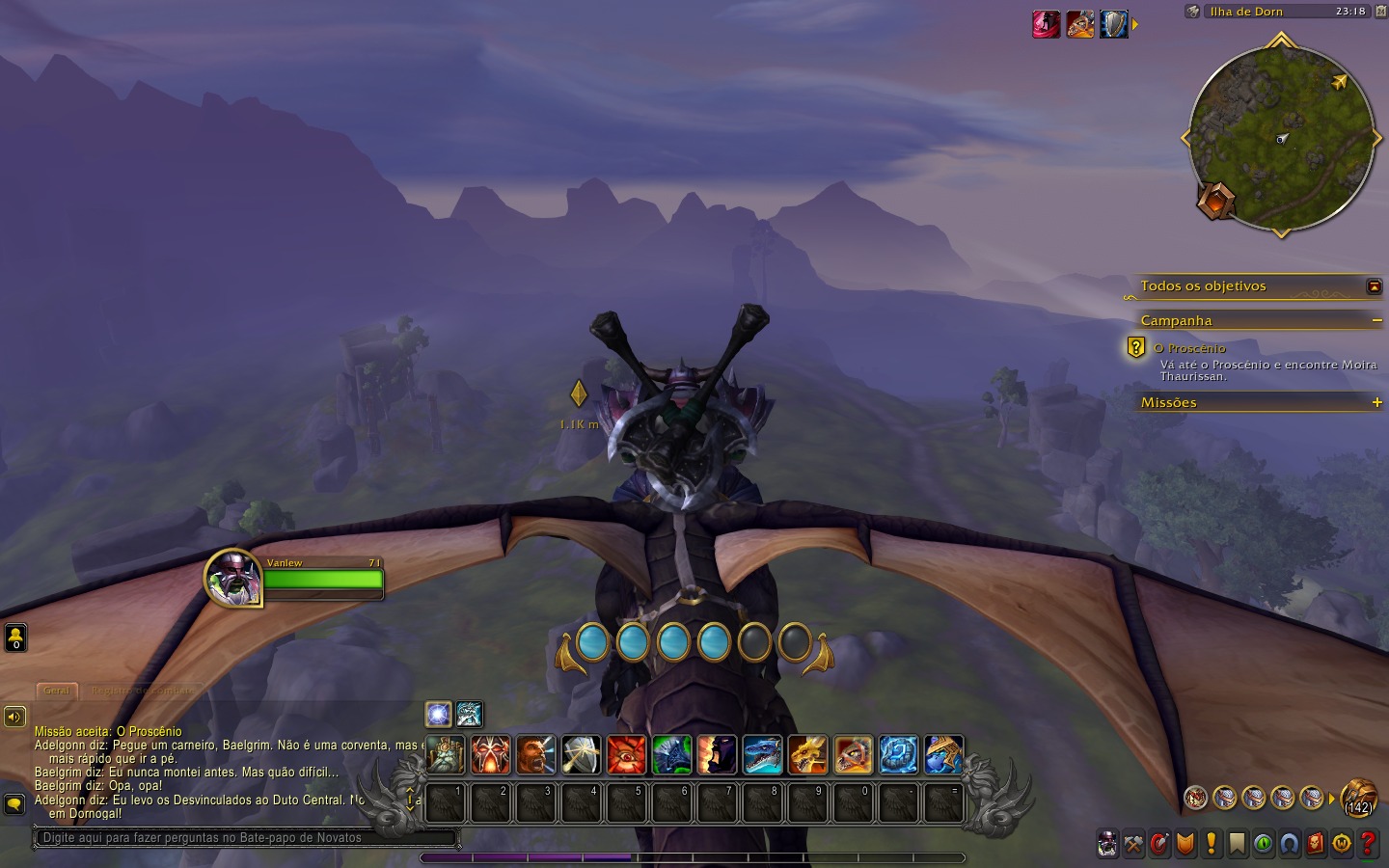Open the calendar button beside the clock
The image size is (1389, 868).
tap(1380, 12)
